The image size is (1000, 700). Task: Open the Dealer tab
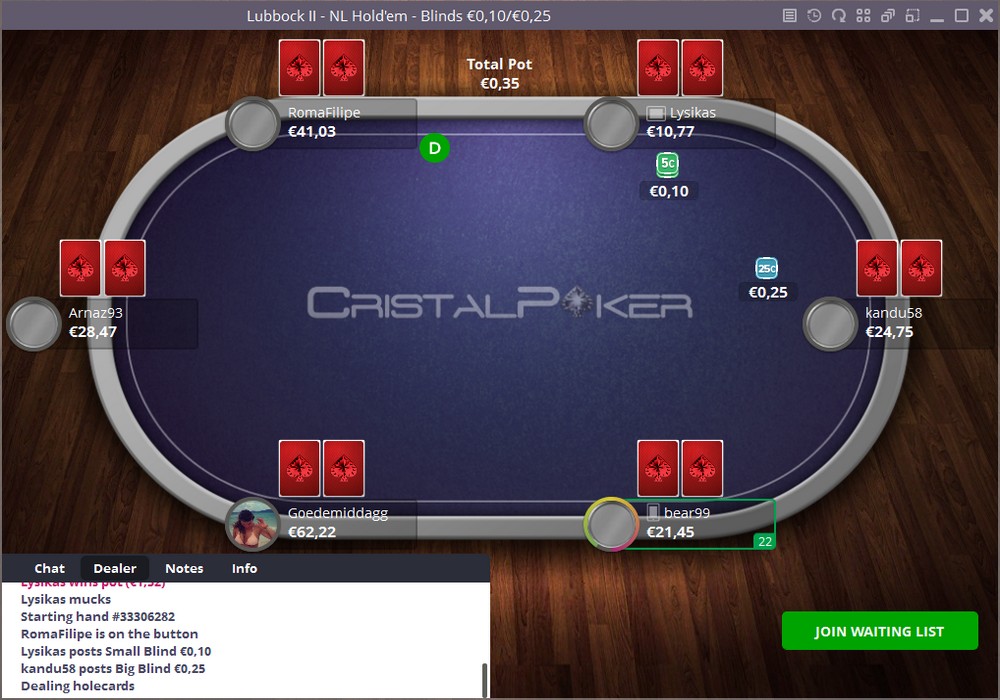pos(115,568)
